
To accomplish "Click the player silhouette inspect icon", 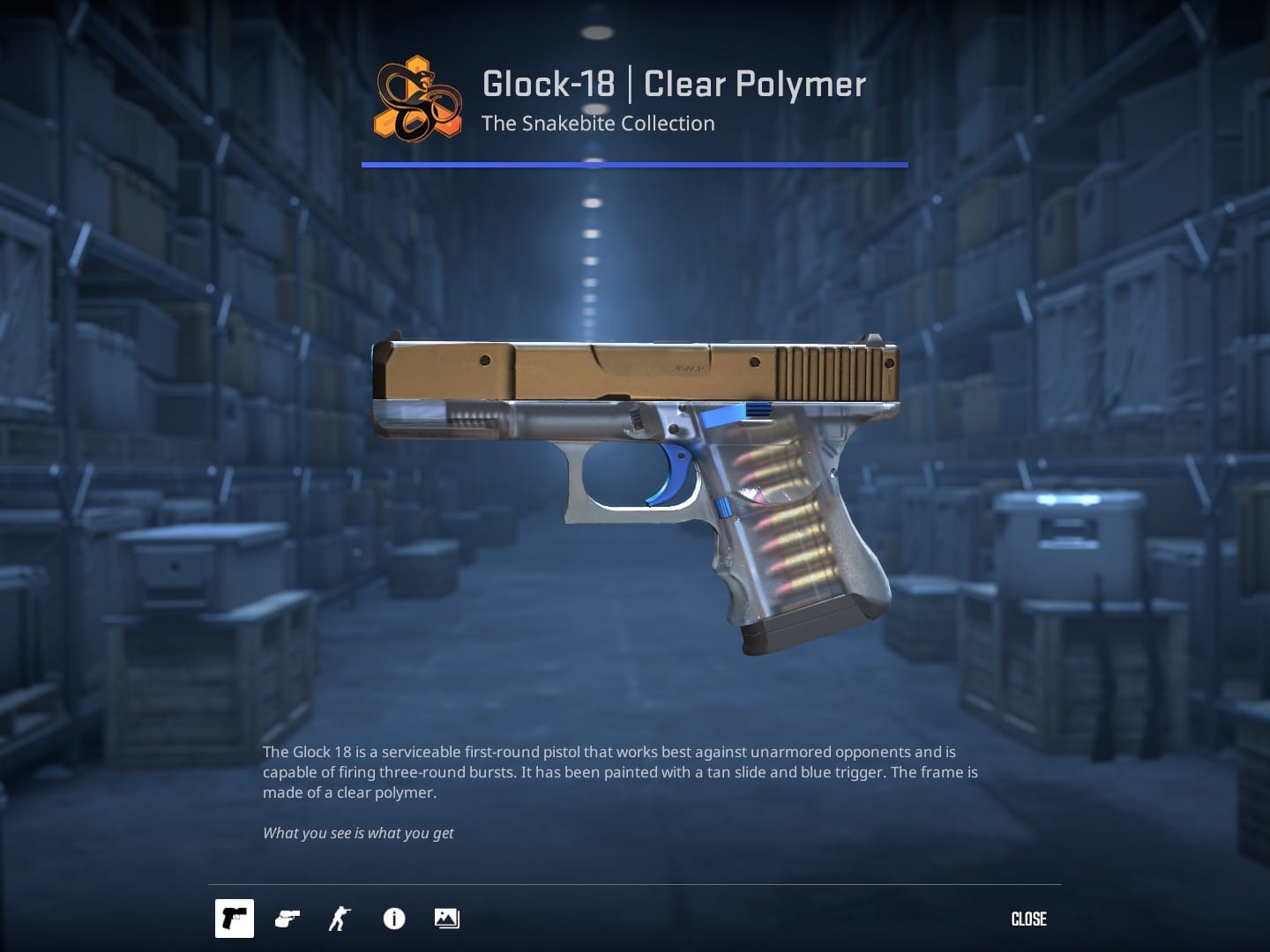I will pos(338,919).
